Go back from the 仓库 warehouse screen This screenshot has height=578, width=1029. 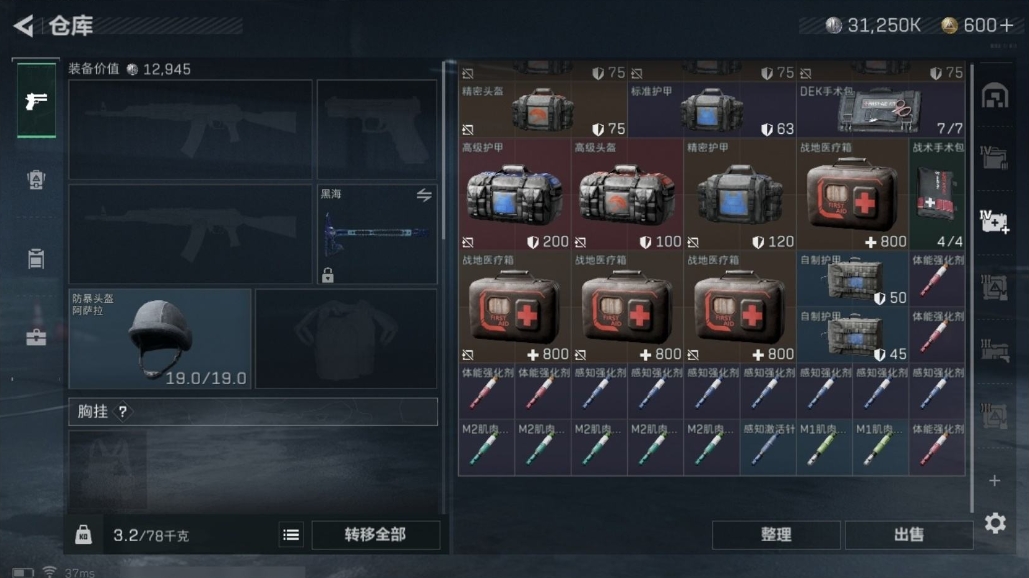pyautogui.click(x=24, y=25)
